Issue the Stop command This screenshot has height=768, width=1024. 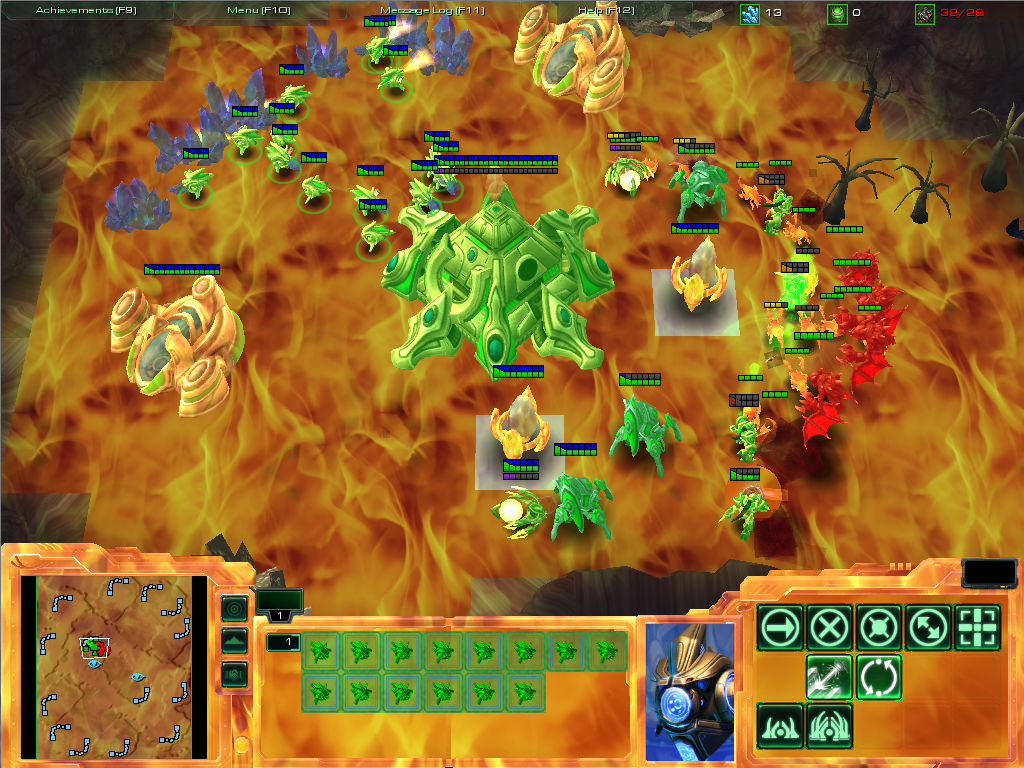click(x=830, y=628)
